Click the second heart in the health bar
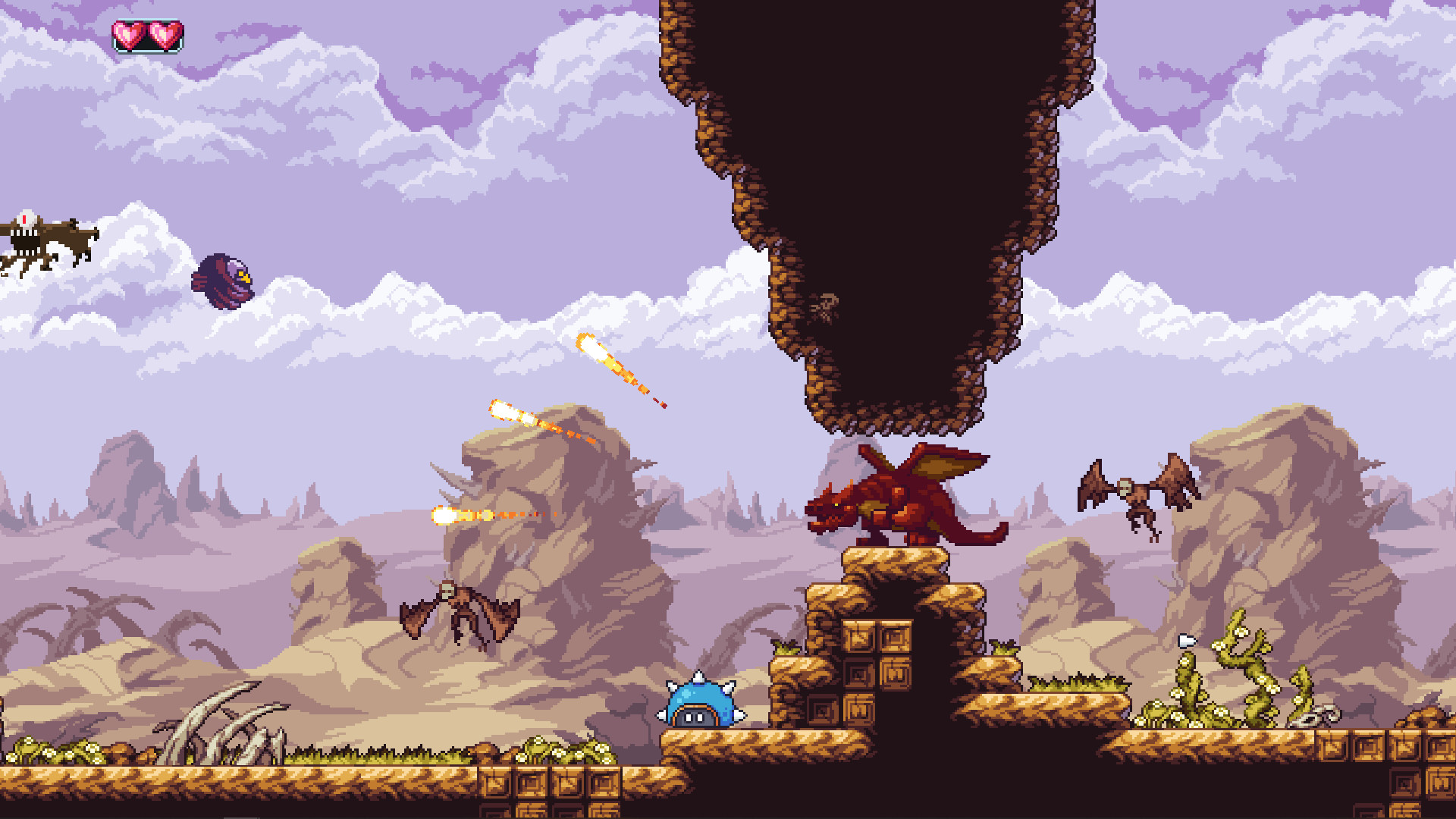This screenshot has height=819, width=1456. [x=164, y=33]
